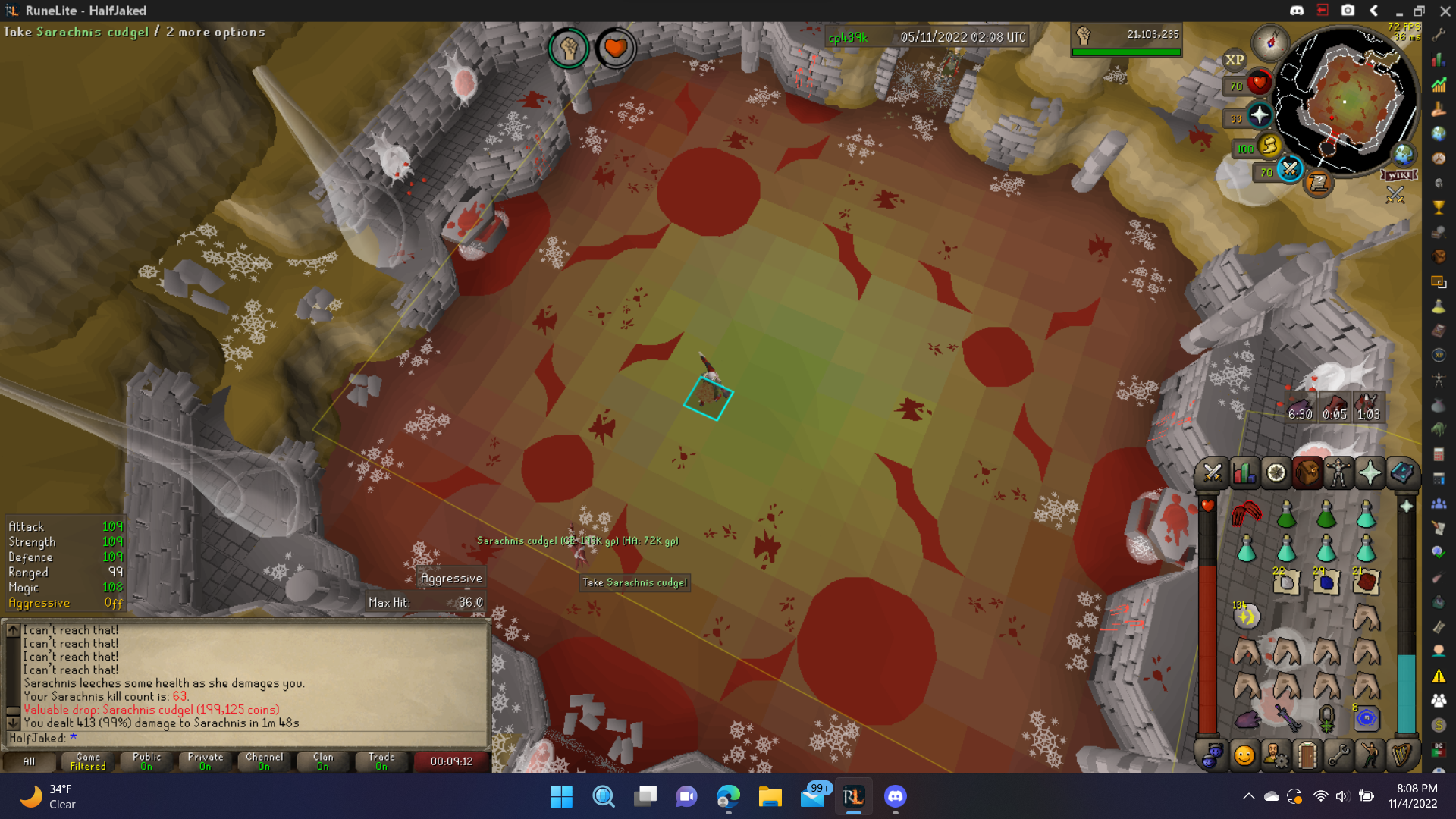Open the Logout door tab
This screenshot has width=1456, height=819.
click(x=1307, y=755)
